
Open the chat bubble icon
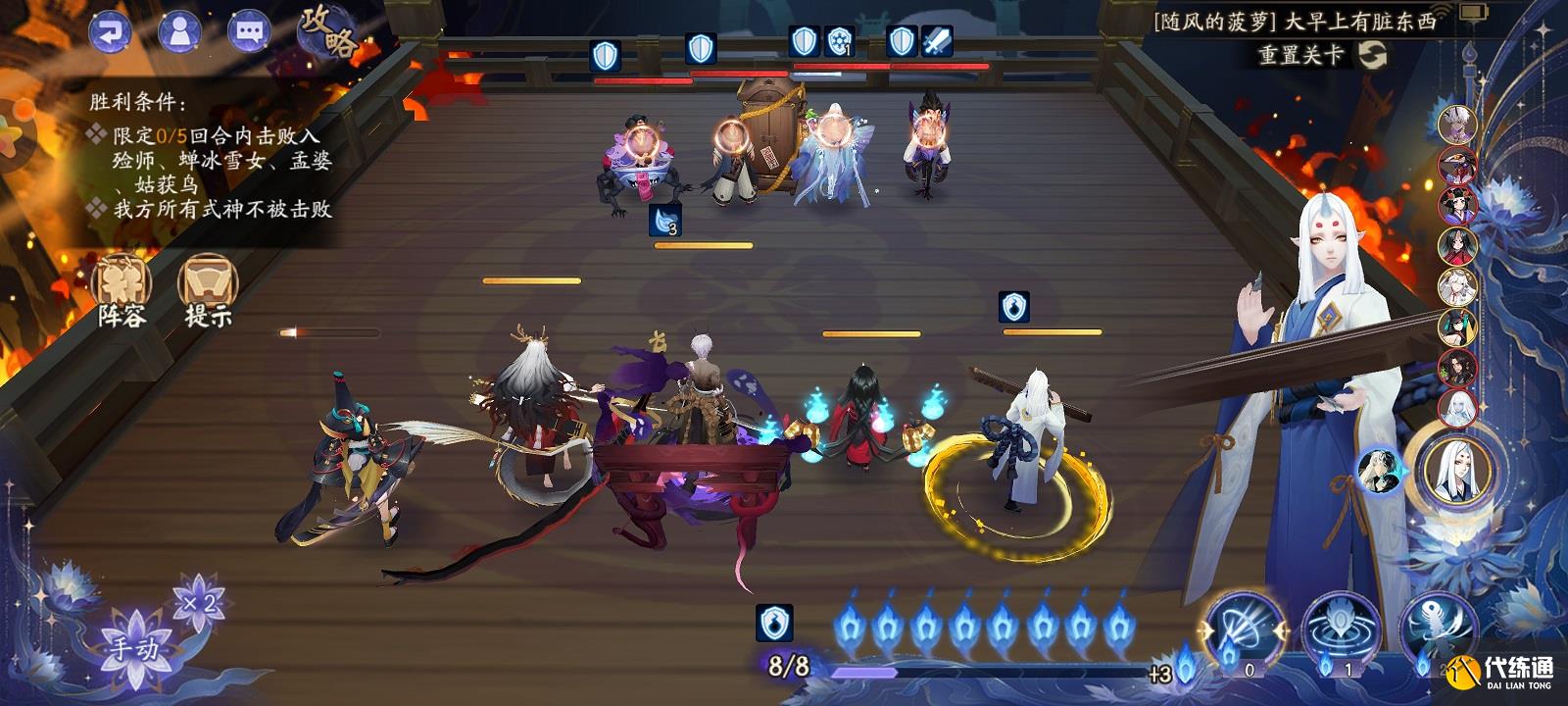(x=249, y=31)
